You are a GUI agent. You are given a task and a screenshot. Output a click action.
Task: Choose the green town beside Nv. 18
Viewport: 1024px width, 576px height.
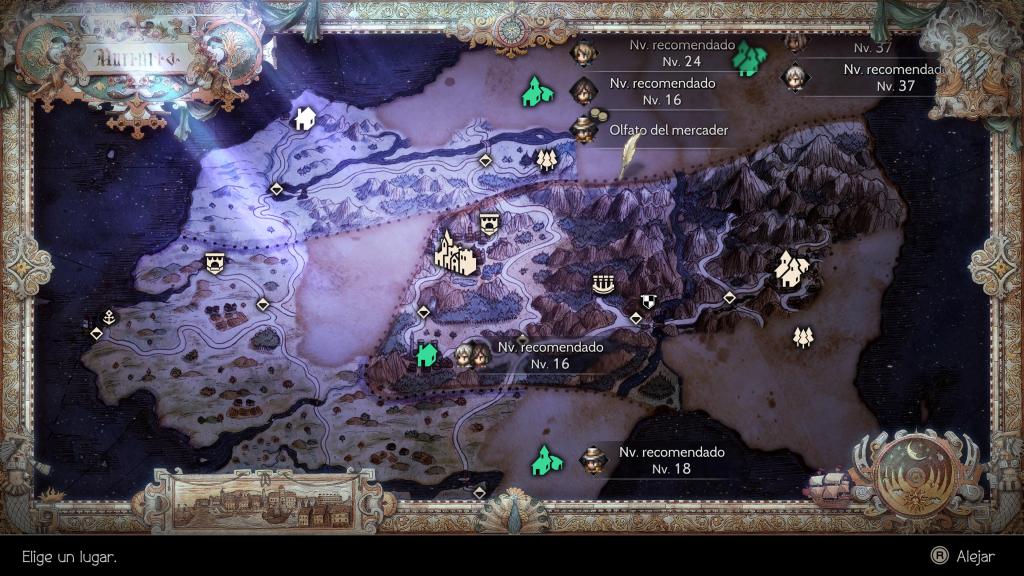point(544,460)
